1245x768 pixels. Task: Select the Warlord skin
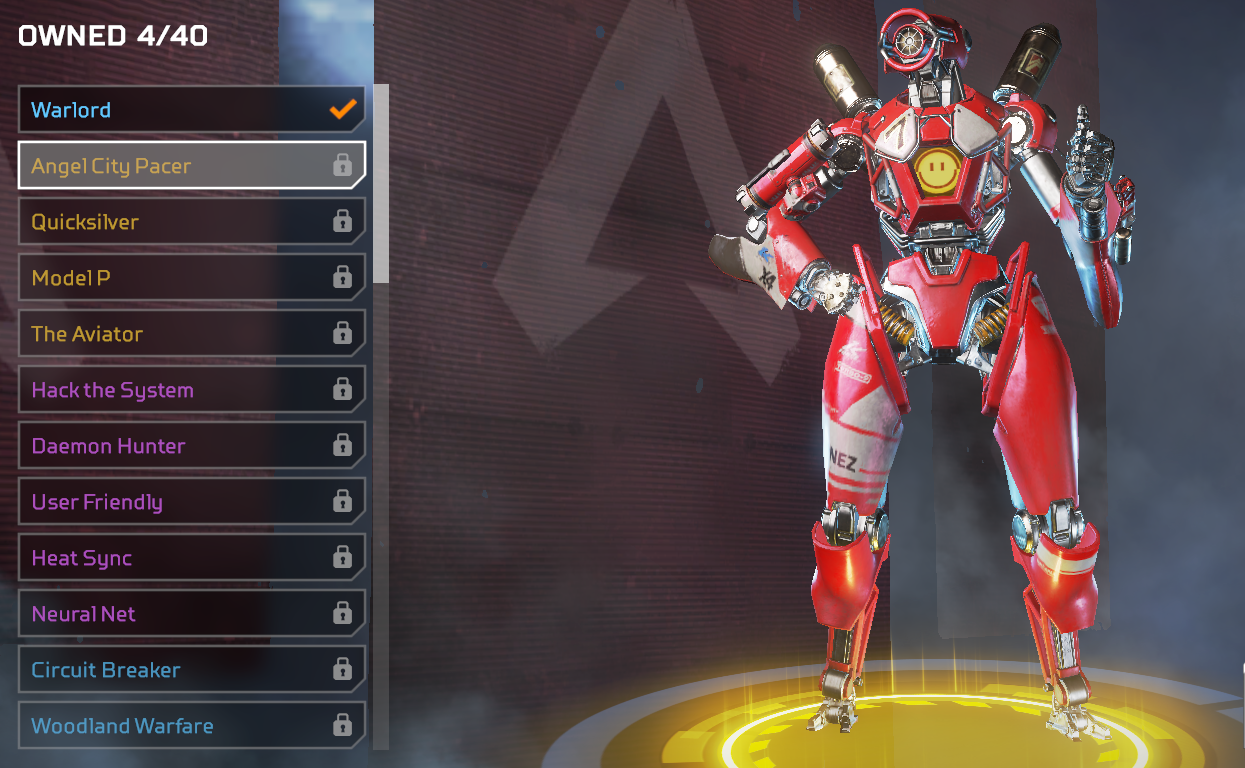[x=190, y=110]
